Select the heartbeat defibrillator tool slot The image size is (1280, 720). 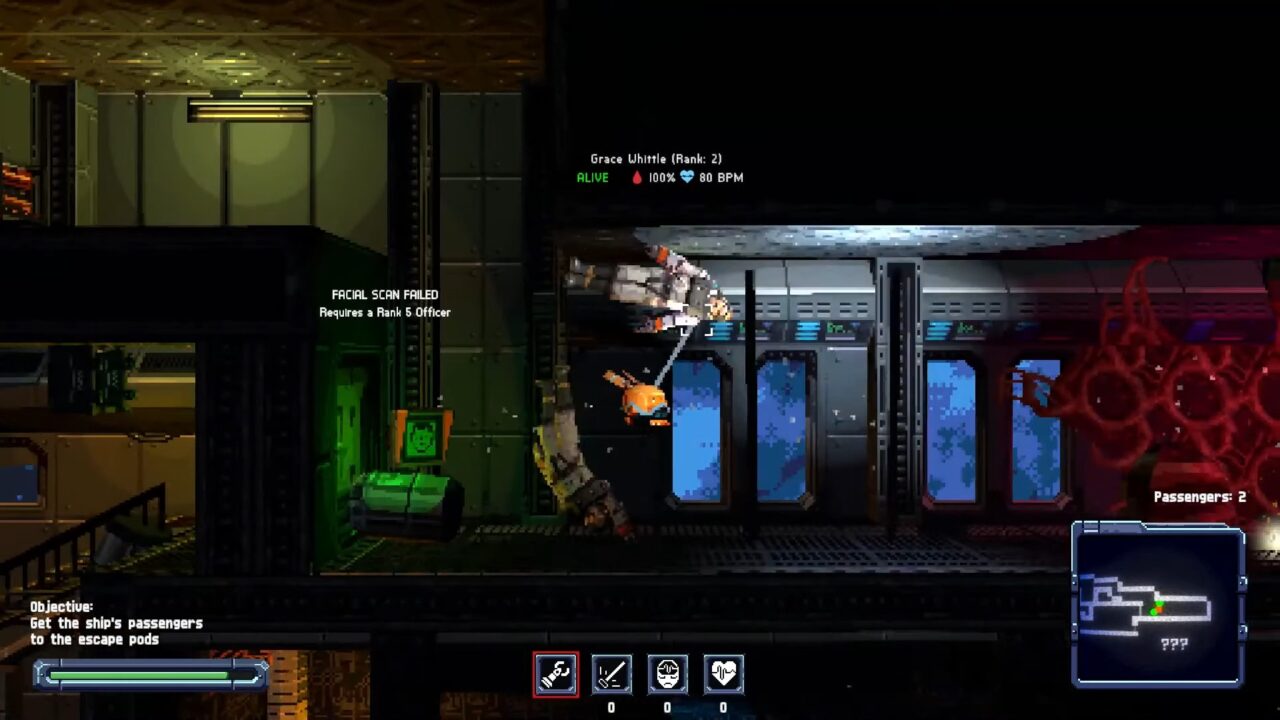723,674
